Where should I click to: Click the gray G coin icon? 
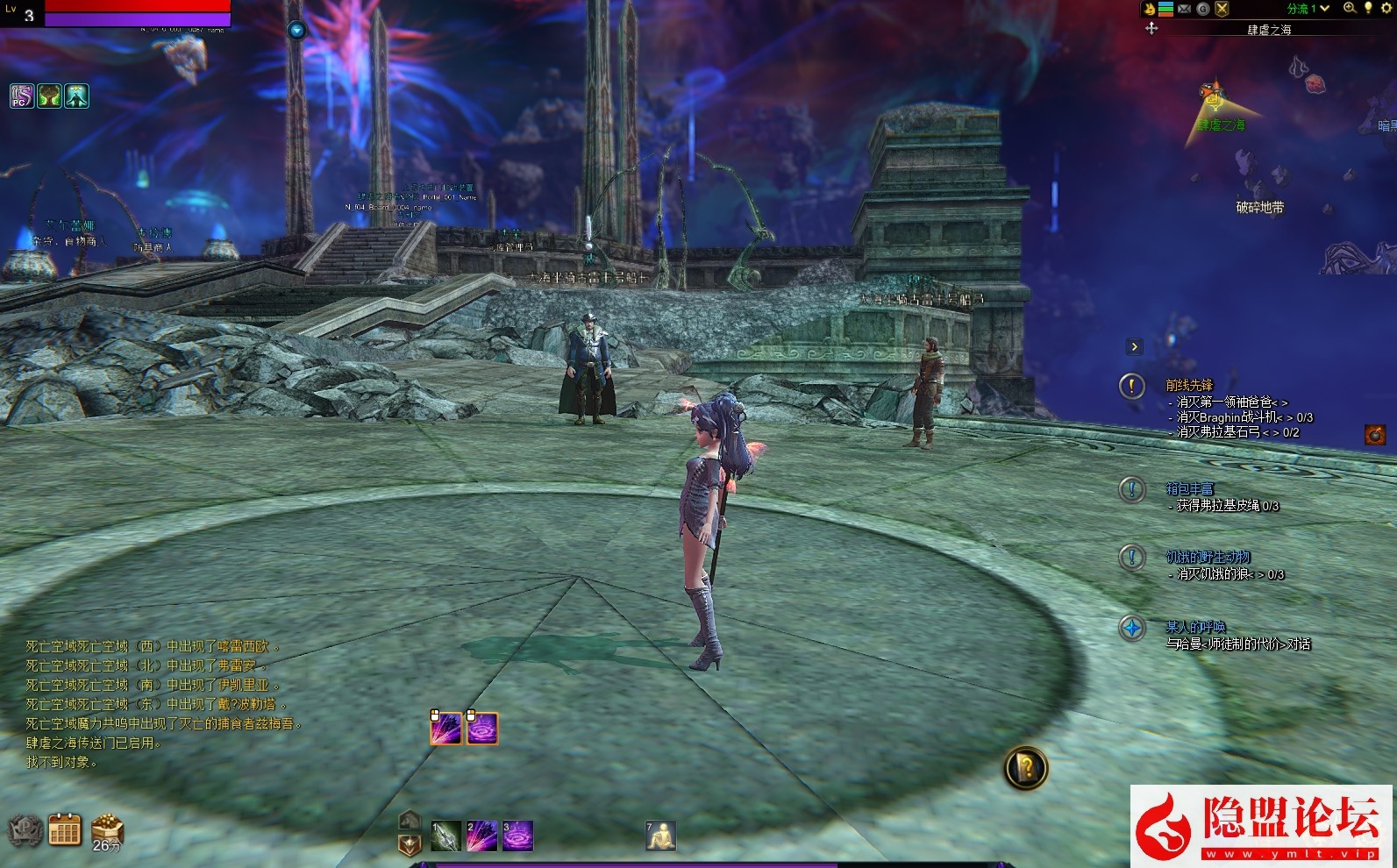click(x=1203, y=9)
